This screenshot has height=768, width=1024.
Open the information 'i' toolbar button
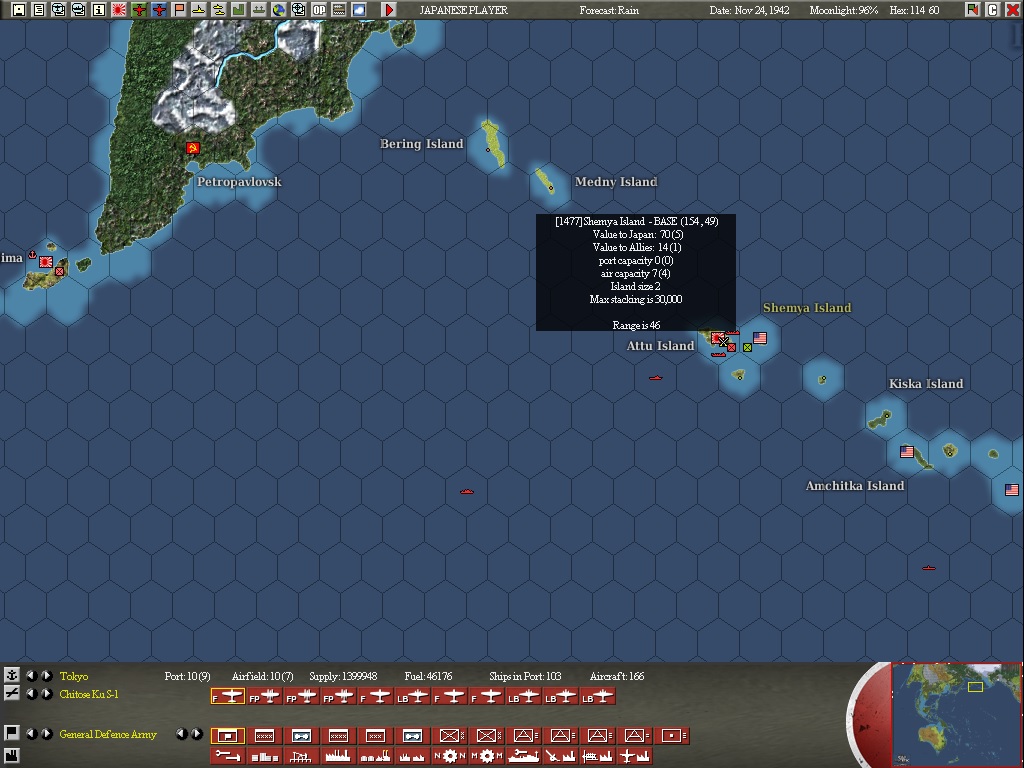point(99,10)
